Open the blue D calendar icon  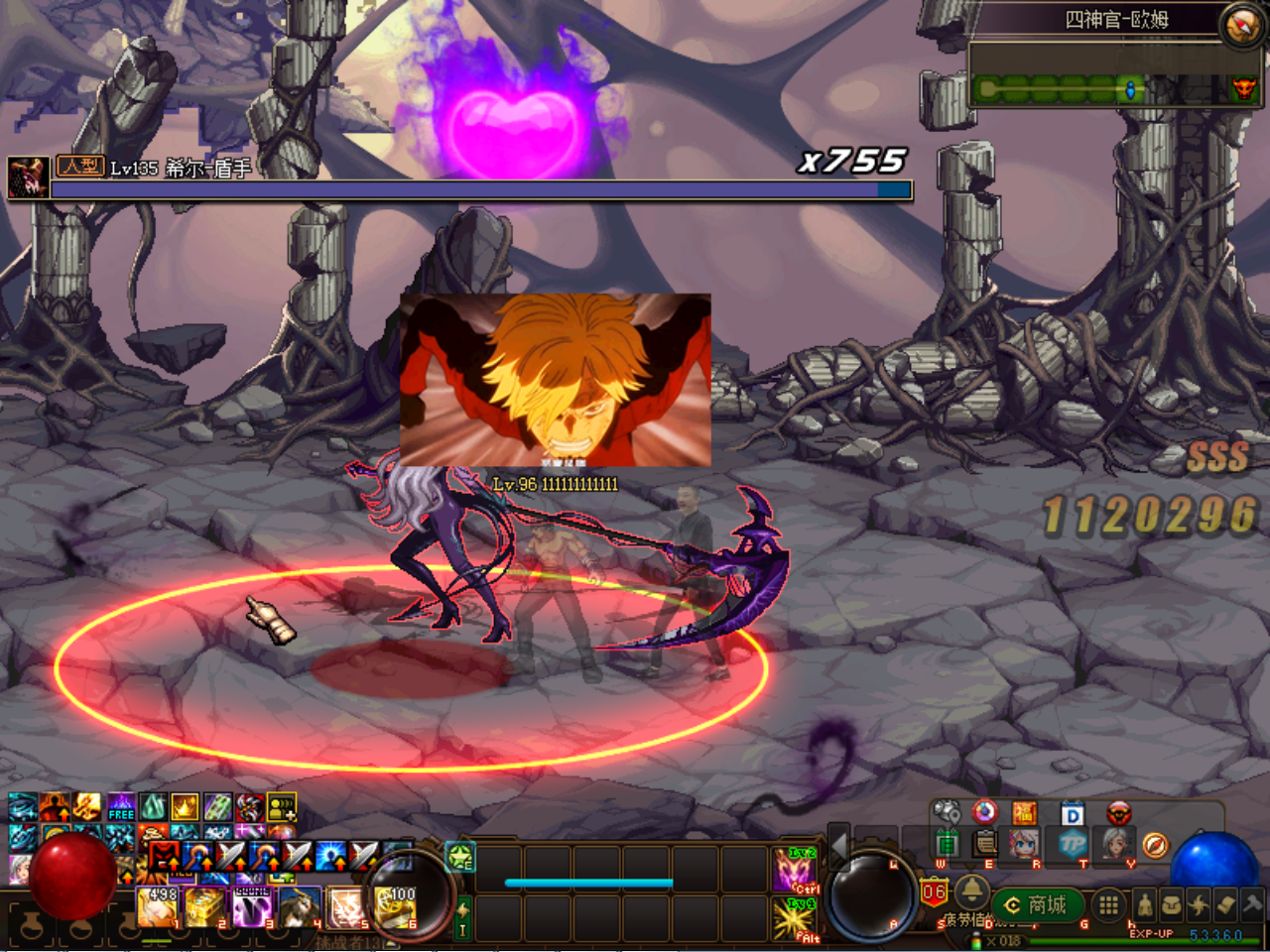click(x=1073, y=815)
